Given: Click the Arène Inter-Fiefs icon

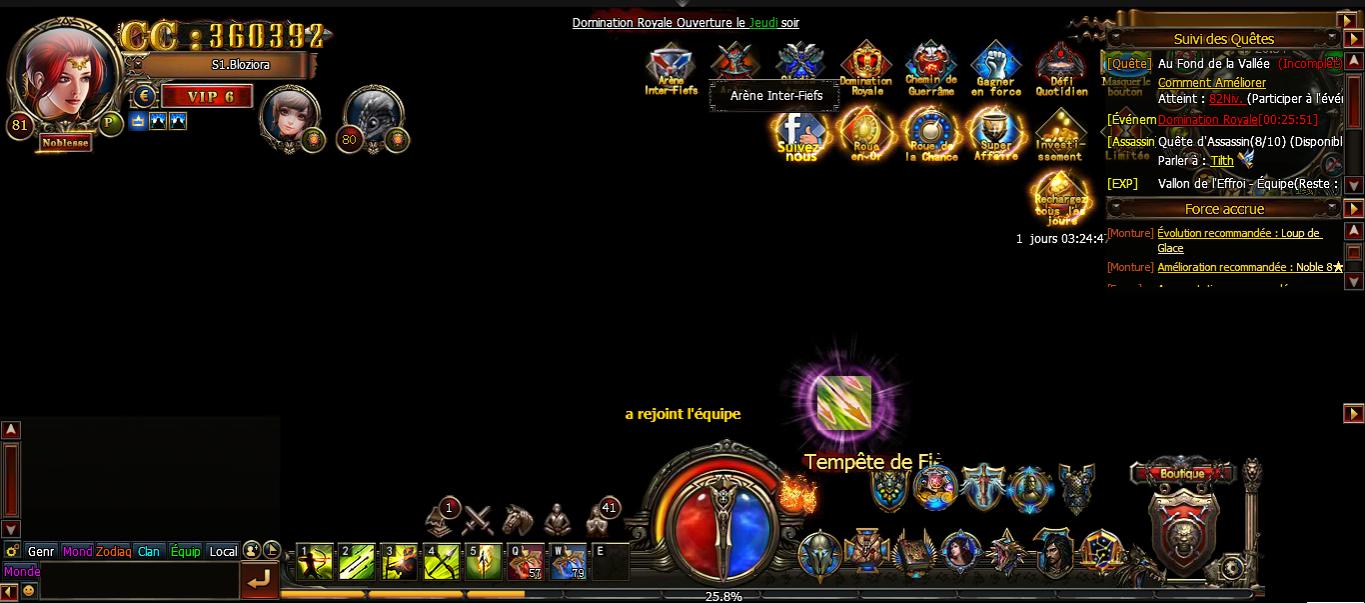Looking at the screenshot, I should pos(671,69).
